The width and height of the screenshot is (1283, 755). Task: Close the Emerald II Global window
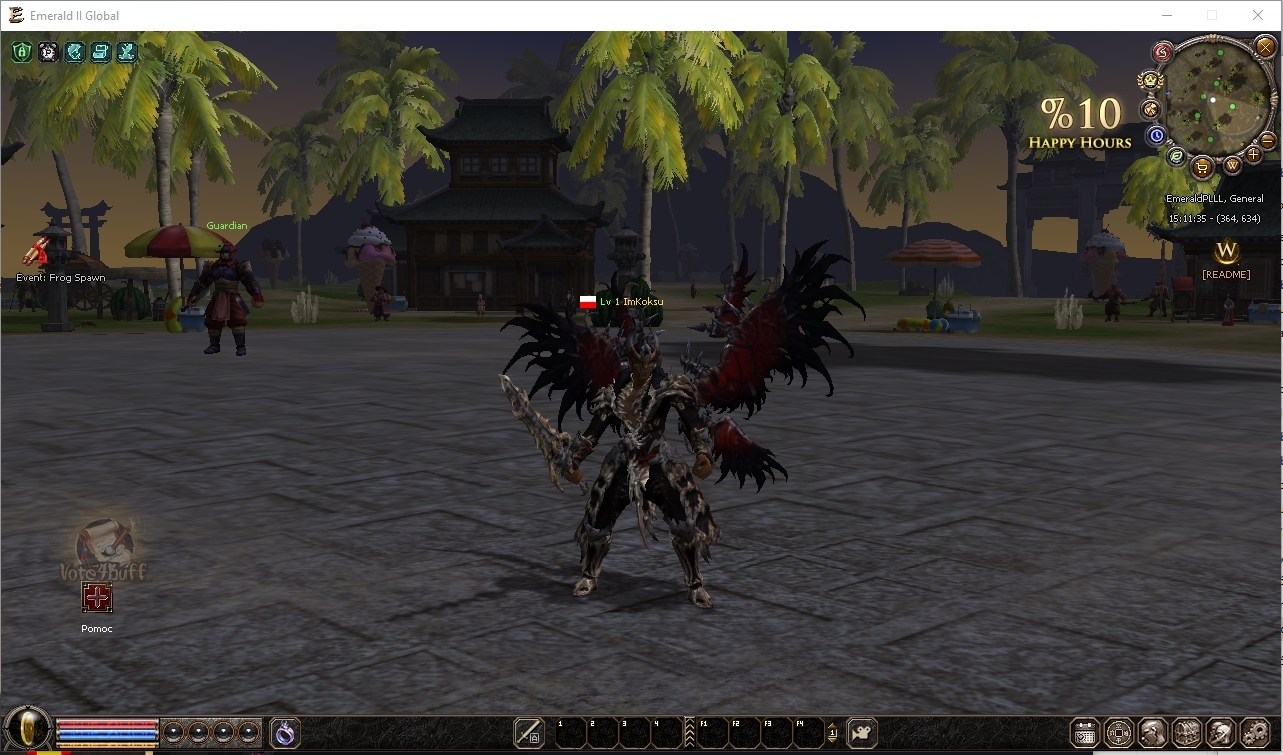click(x=1258, y=15)
